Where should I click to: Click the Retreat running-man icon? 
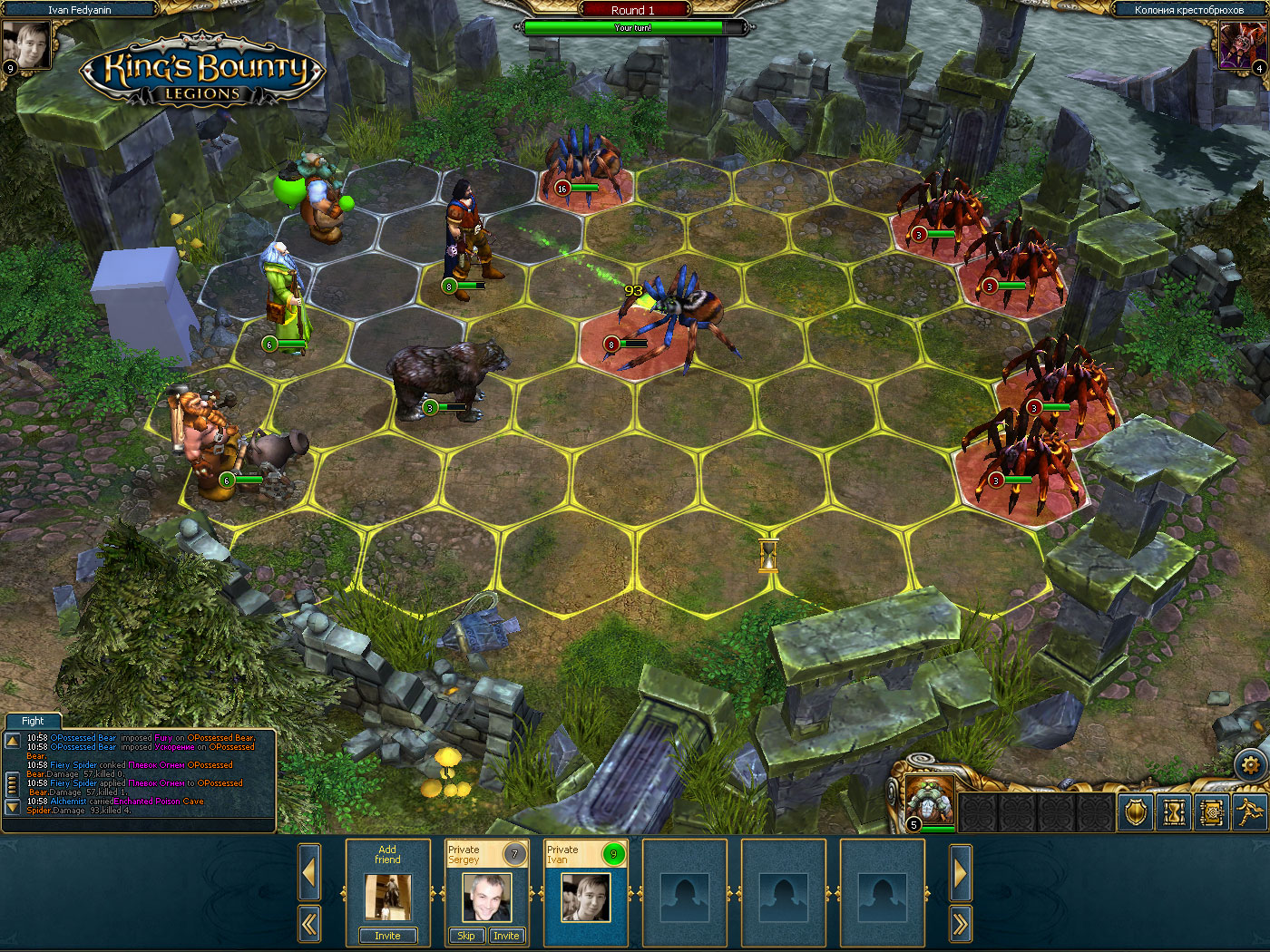pyautogui.click(x=1252, y=811)
